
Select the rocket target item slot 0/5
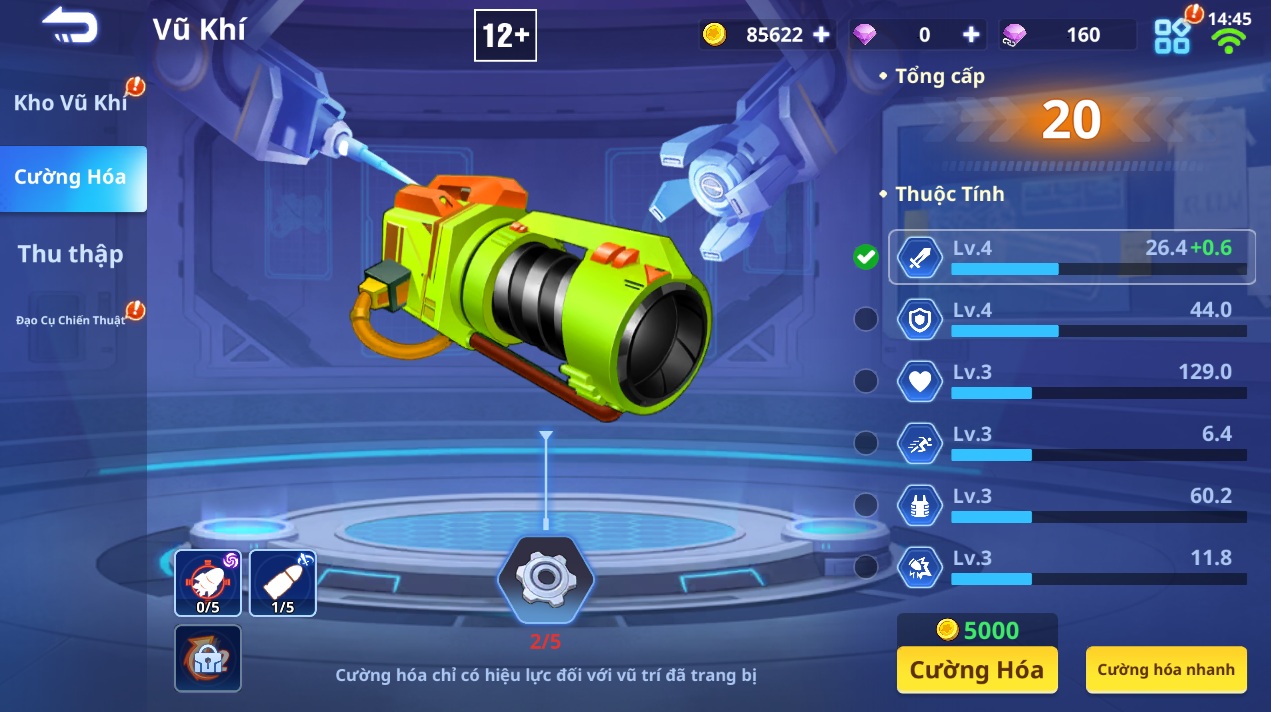tap(208, 582)
